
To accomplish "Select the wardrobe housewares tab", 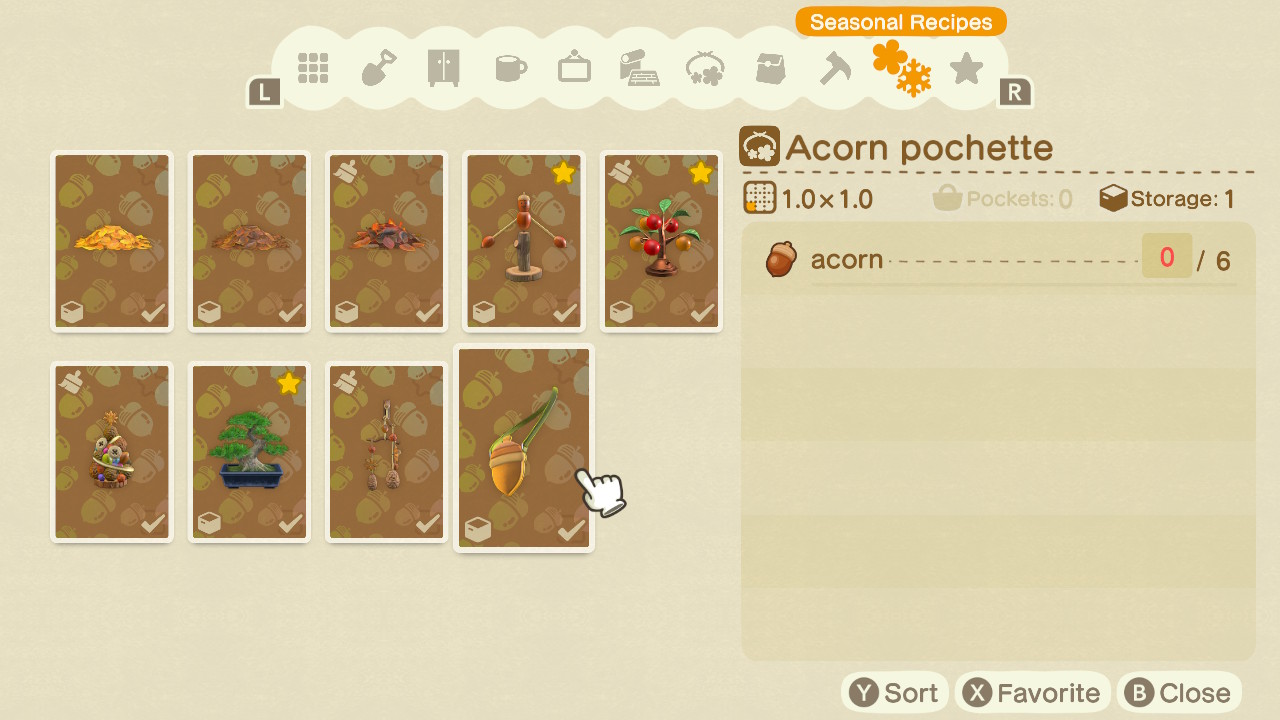I will [443, 68].
